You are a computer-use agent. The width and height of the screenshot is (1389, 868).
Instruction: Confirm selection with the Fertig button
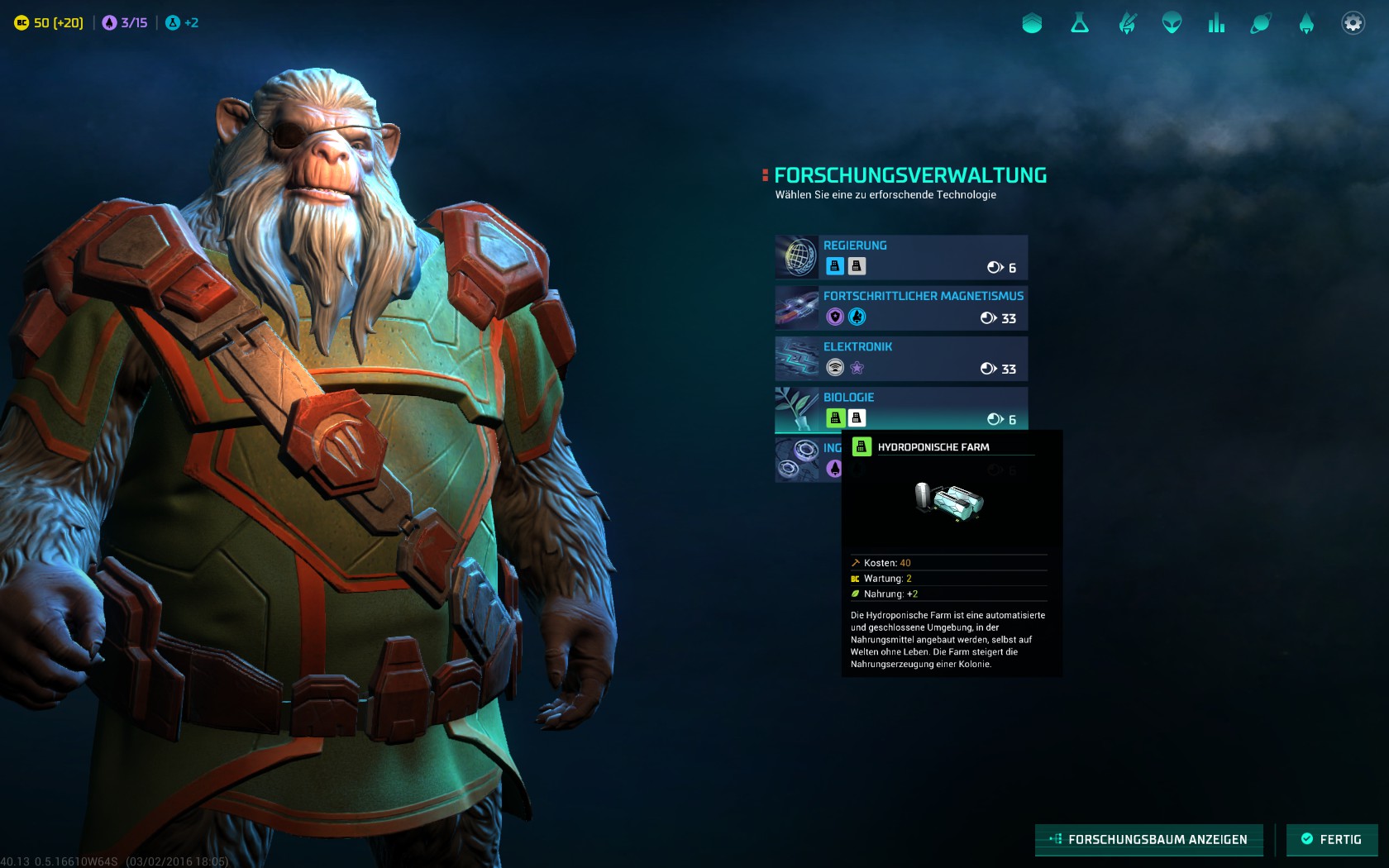pos(1331,839)
